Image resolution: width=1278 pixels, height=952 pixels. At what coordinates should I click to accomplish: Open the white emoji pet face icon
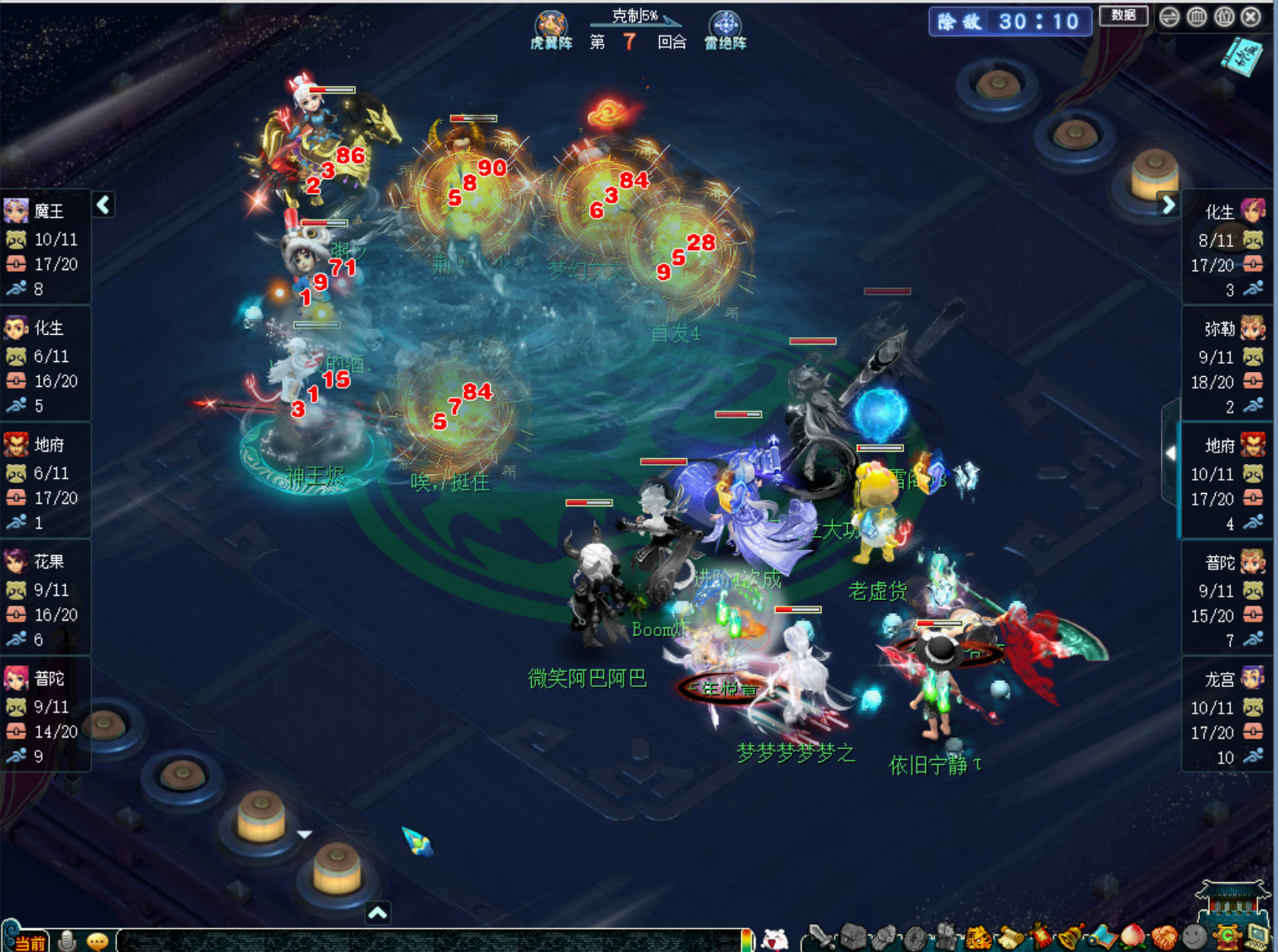point(775,939)
